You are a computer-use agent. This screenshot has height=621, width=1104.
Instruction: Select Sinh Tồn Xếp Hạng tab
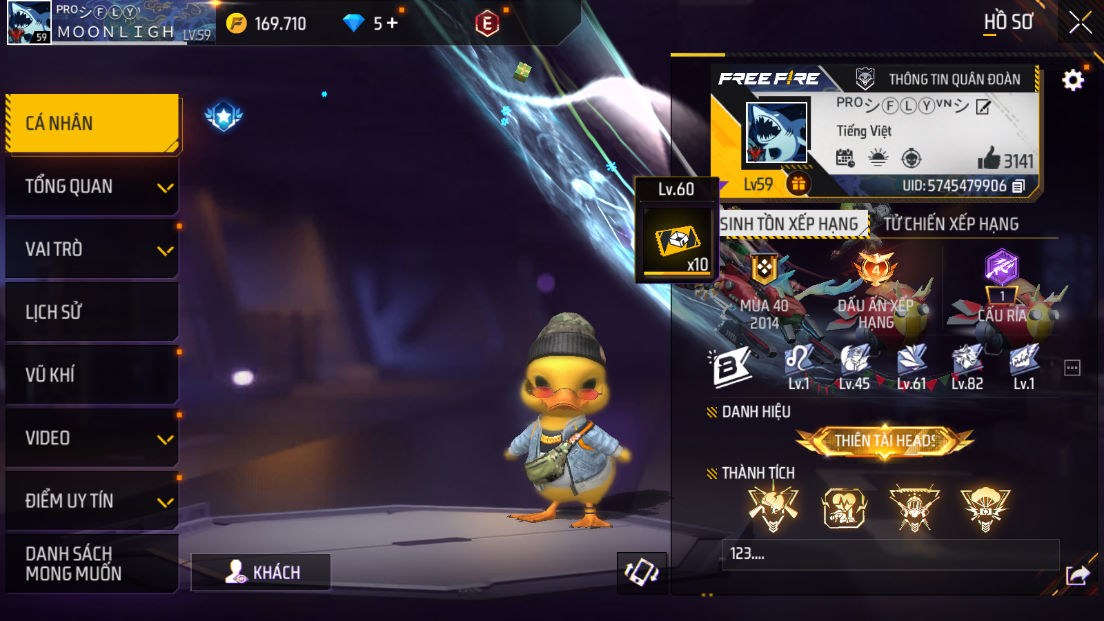789,224
